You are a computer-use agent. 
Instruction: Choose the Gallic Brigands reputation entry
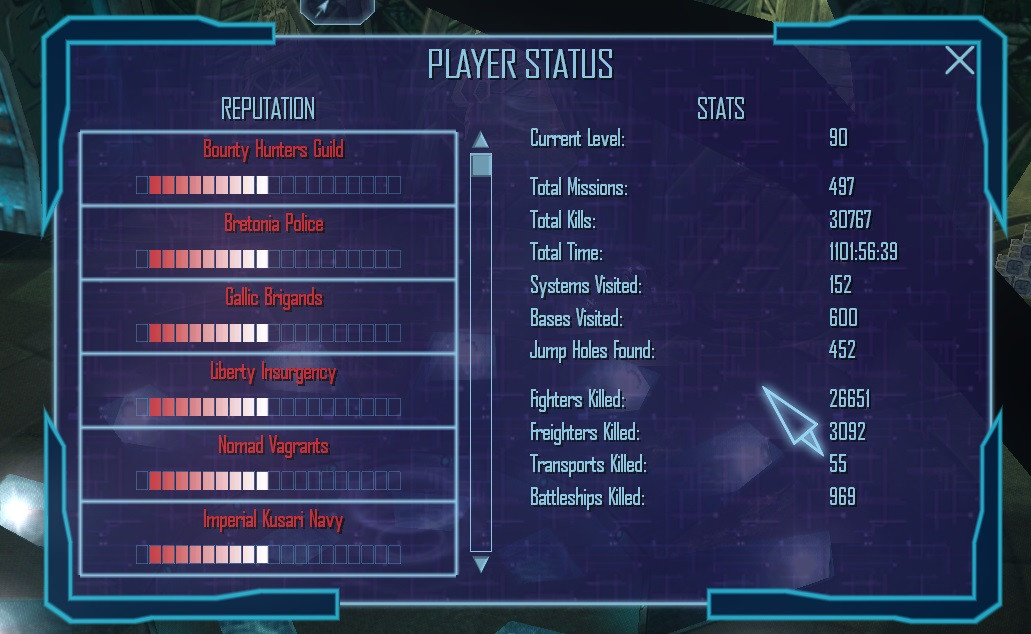coord(268,316)
